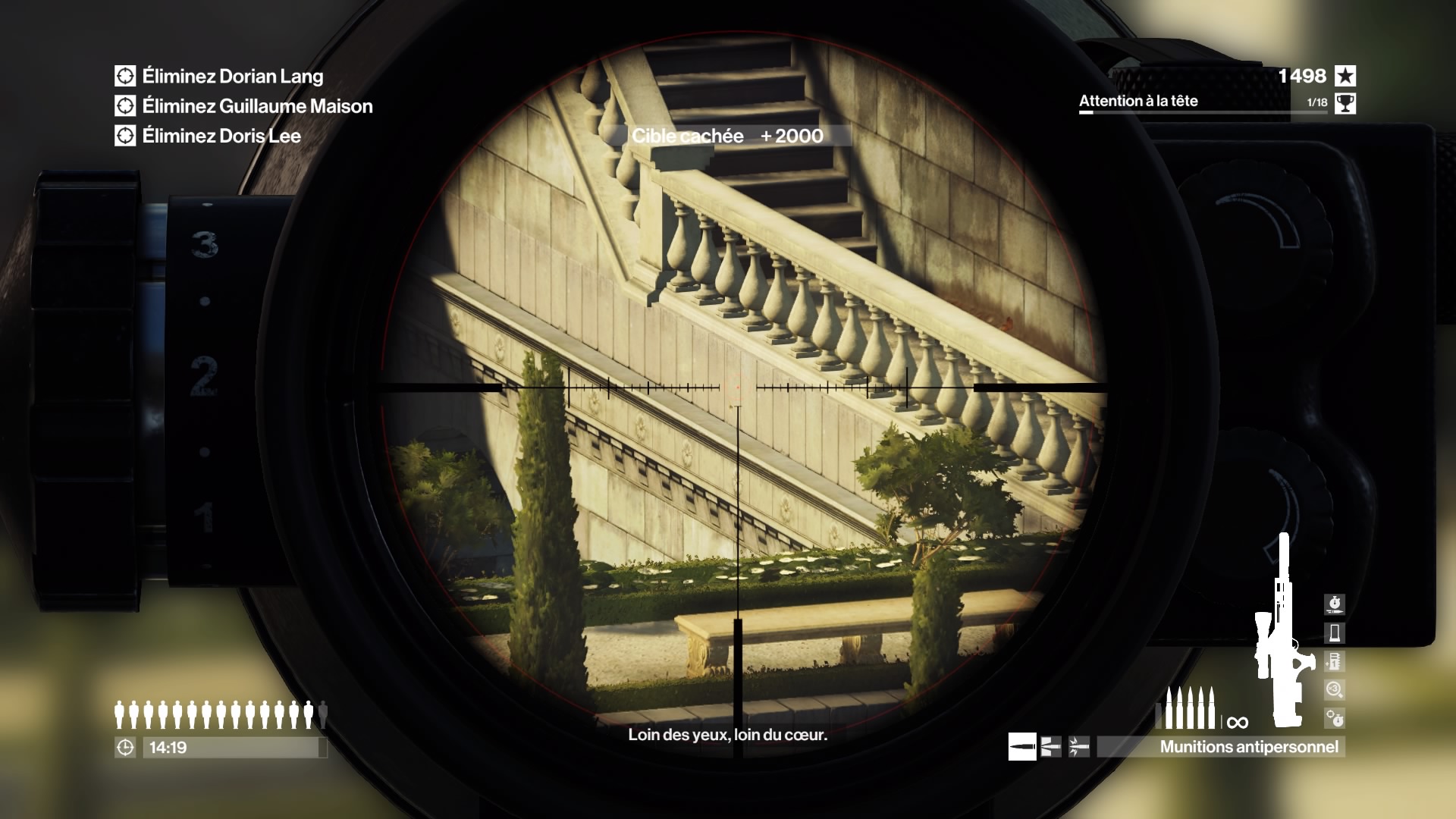Choose the explosive shock ammo icon

[1078, 747]
